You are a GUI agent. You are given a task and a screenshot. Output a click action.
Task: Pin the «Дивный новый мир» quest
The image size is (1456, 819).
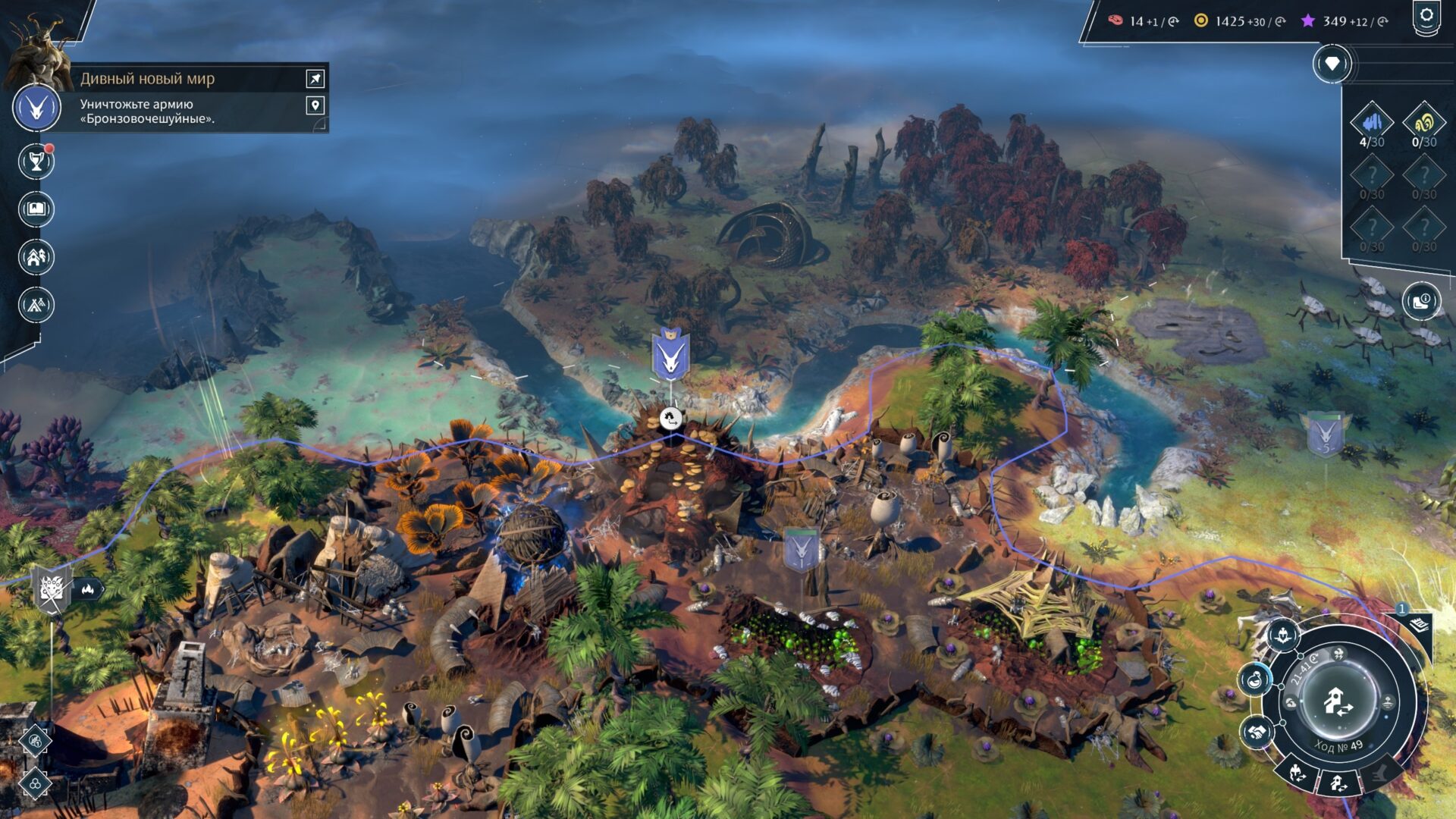315,78
